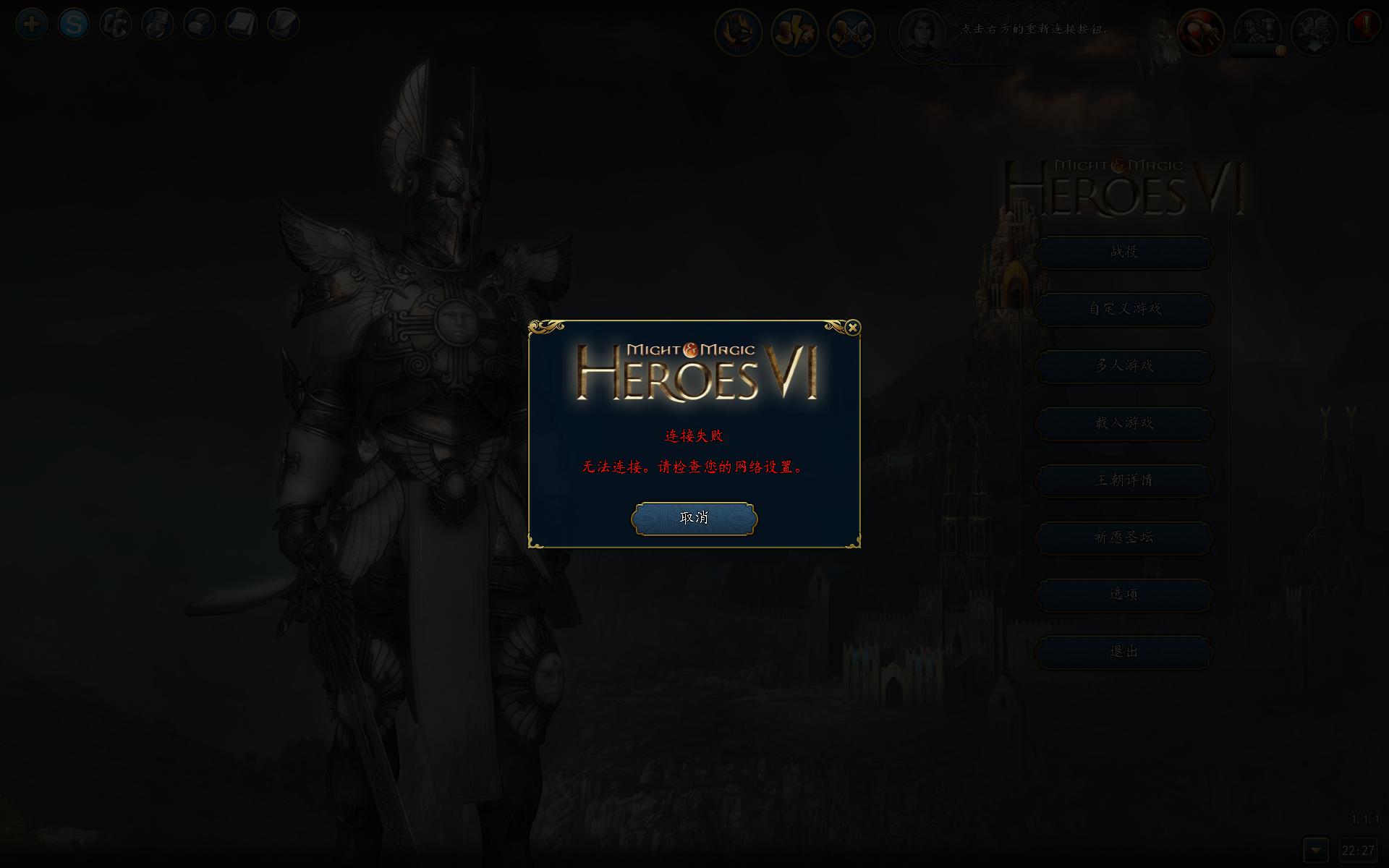The image size is (1389, 868).
Task: Open 多人游戏 multiplayer
Action: [x=1124, y=367]
